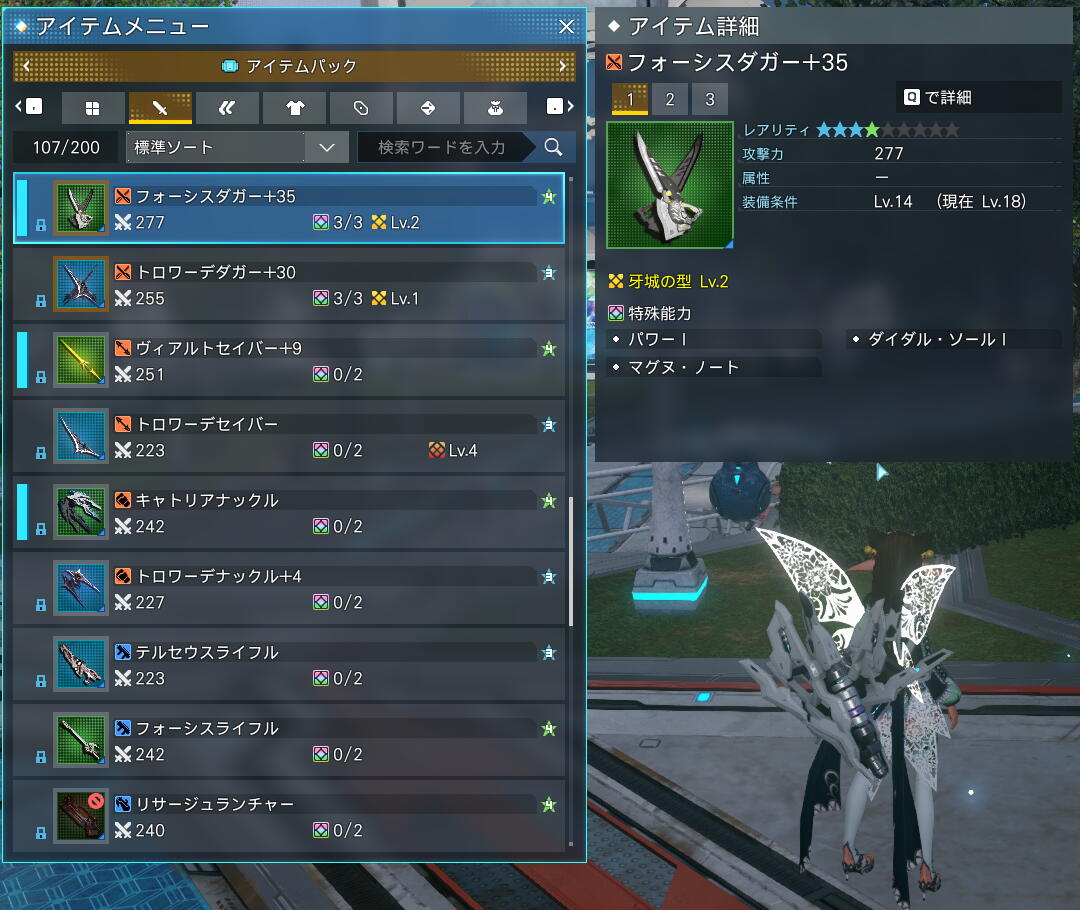
Task: Click the 検索ワードを入力 search field
Action: click(x=442, y=148)
